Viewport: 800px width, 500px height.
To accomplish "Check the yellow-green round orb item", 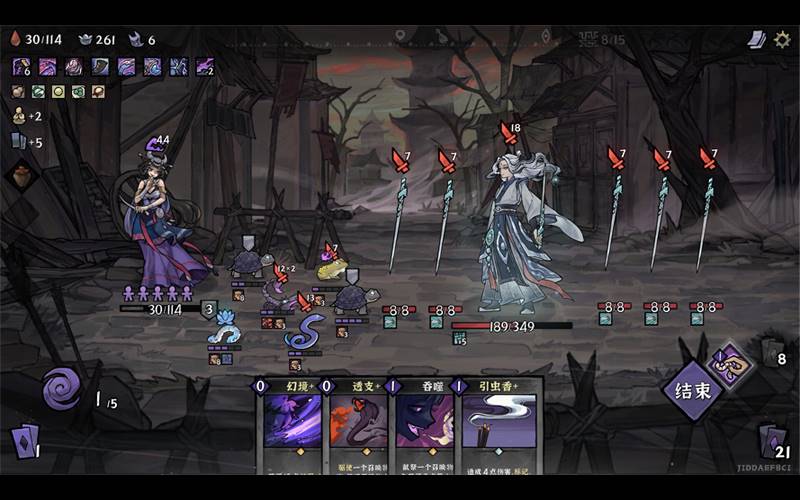I will tap(58, 92).
